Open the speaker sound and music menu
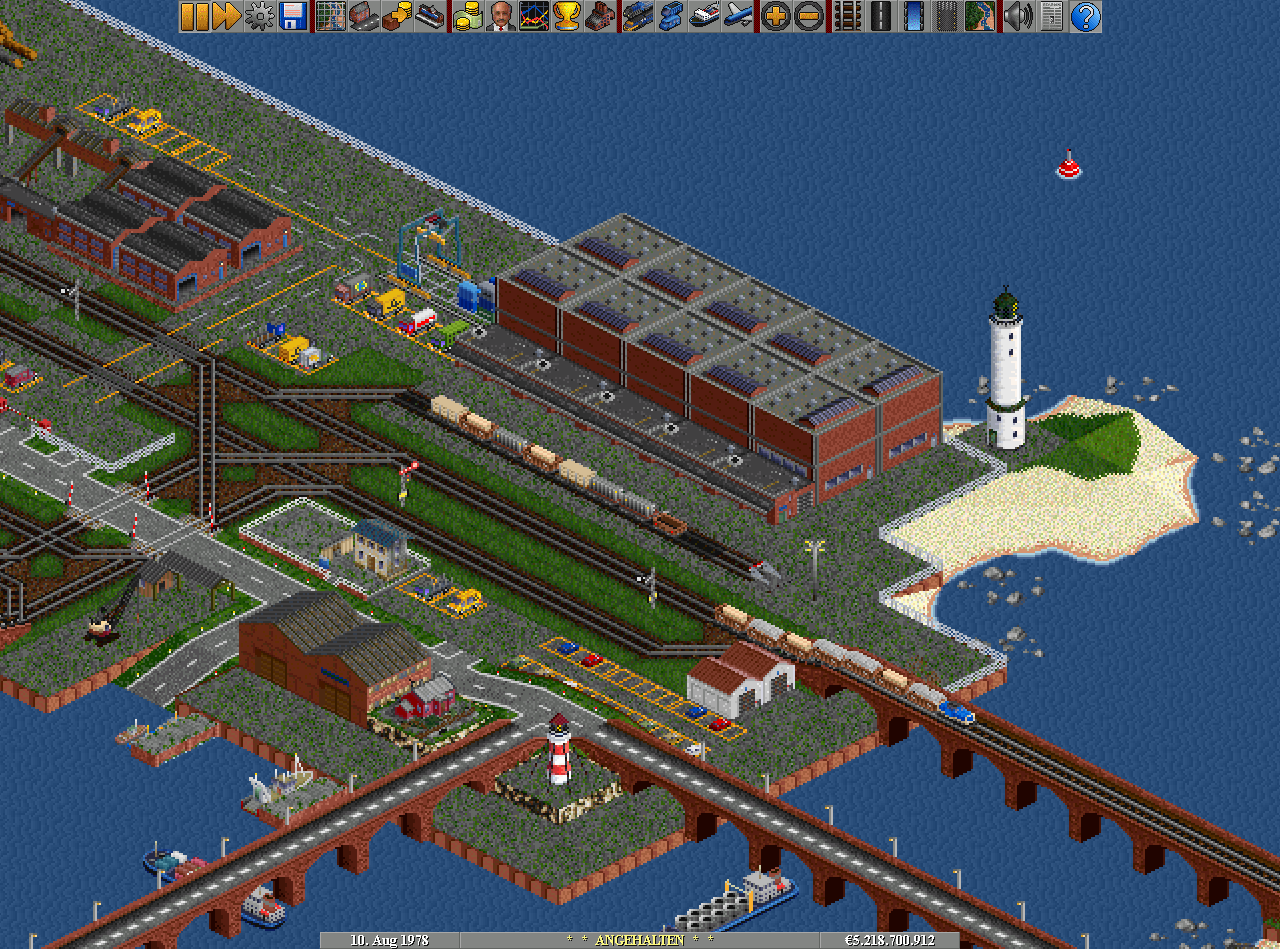The width and height of the screenshot is (1280, 949). click(x=1017, y=16)
